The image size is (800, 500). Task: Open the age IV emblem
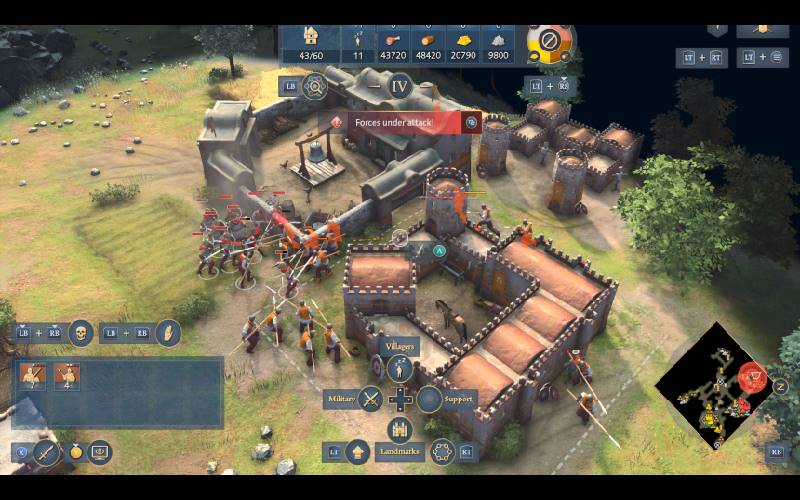pyautogui.click(x=400, y=85)
